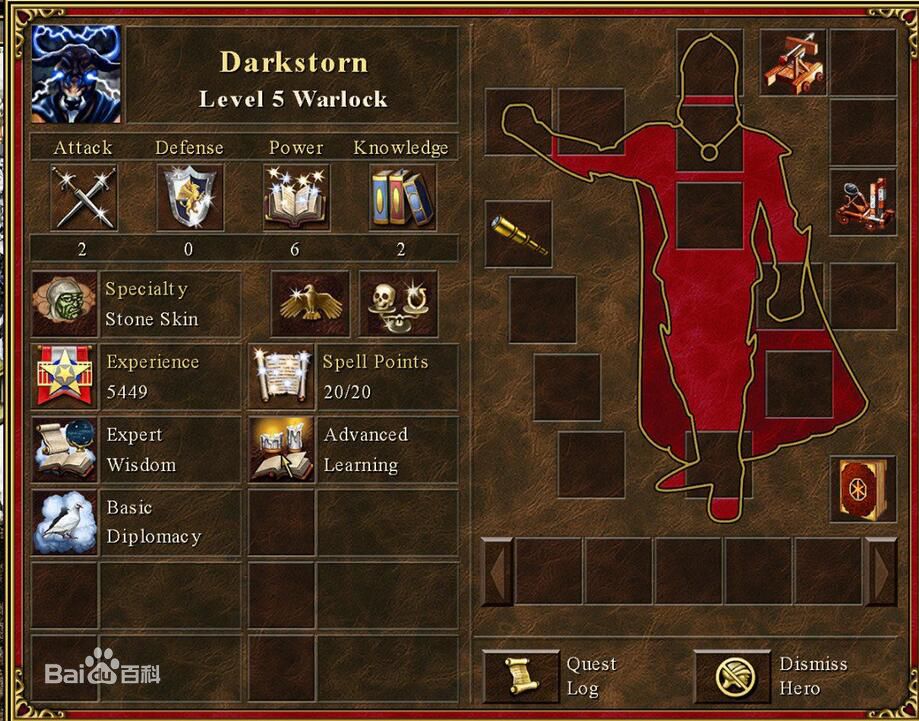
Task: View the Stone Skin specialty
Action: point(65,304)
